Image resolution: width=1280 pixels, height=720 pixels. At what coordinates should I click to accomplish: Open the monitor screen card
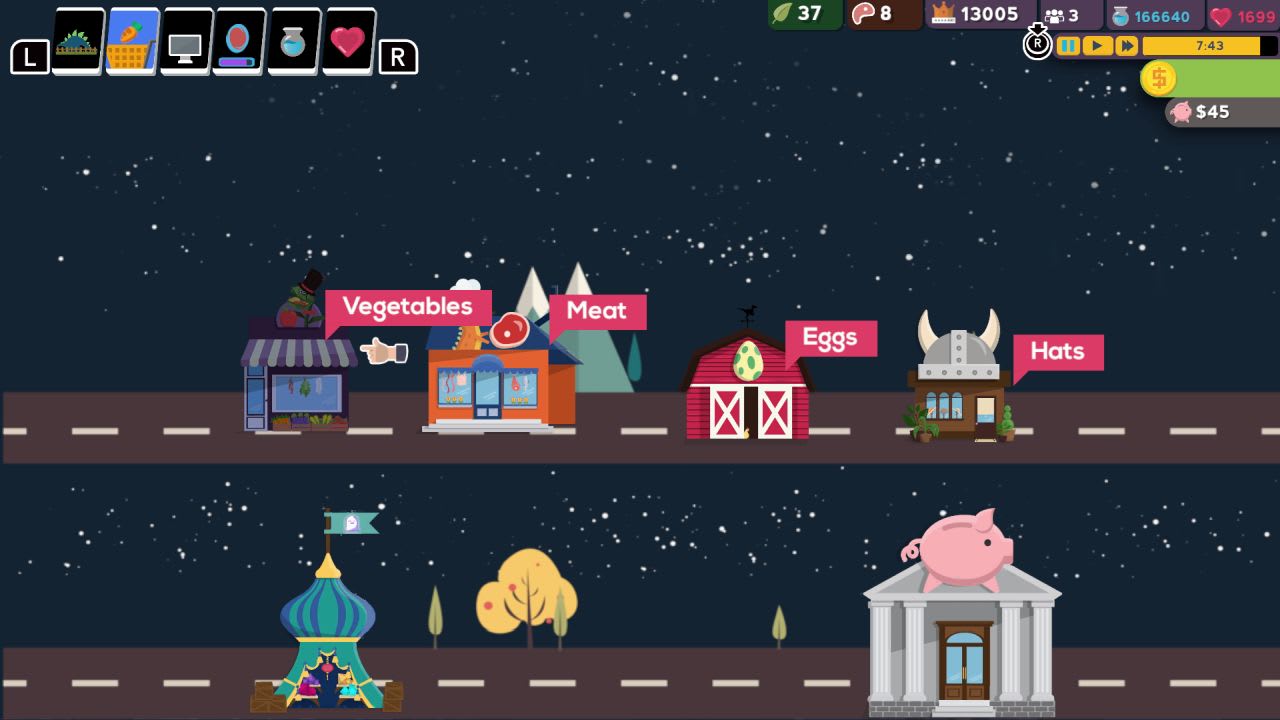pos(184,40)
